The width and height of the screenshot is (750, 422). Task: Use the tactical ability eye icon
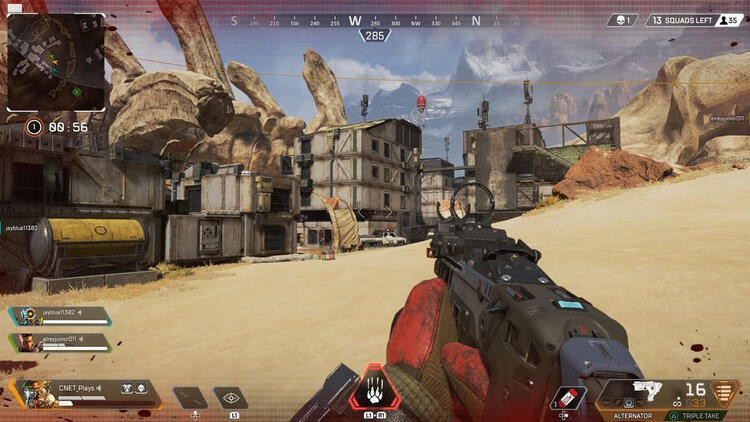pyautogui.click(x=231, y=397)
